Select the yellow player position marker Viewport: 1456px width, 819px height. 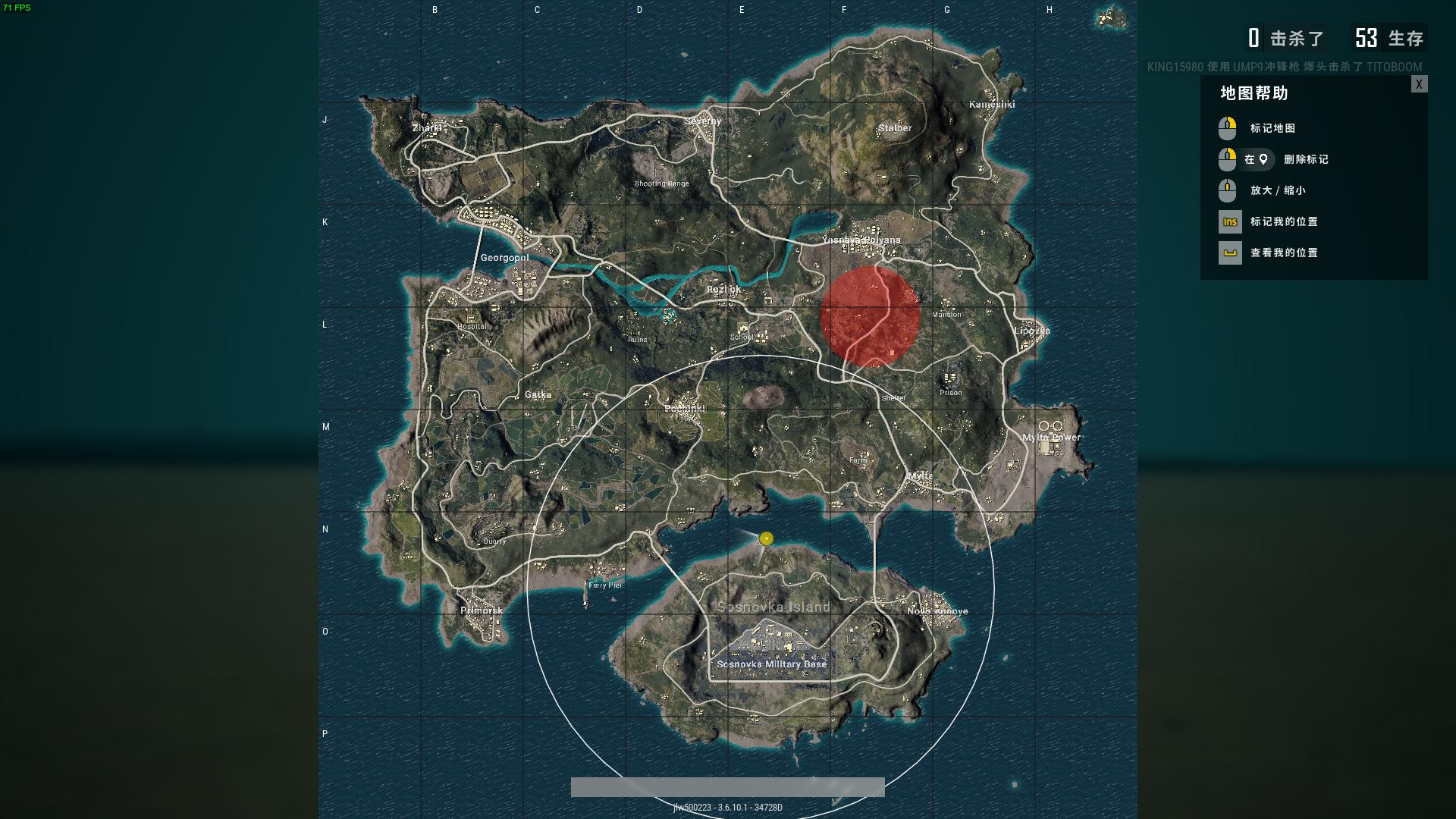pos(766,538)
